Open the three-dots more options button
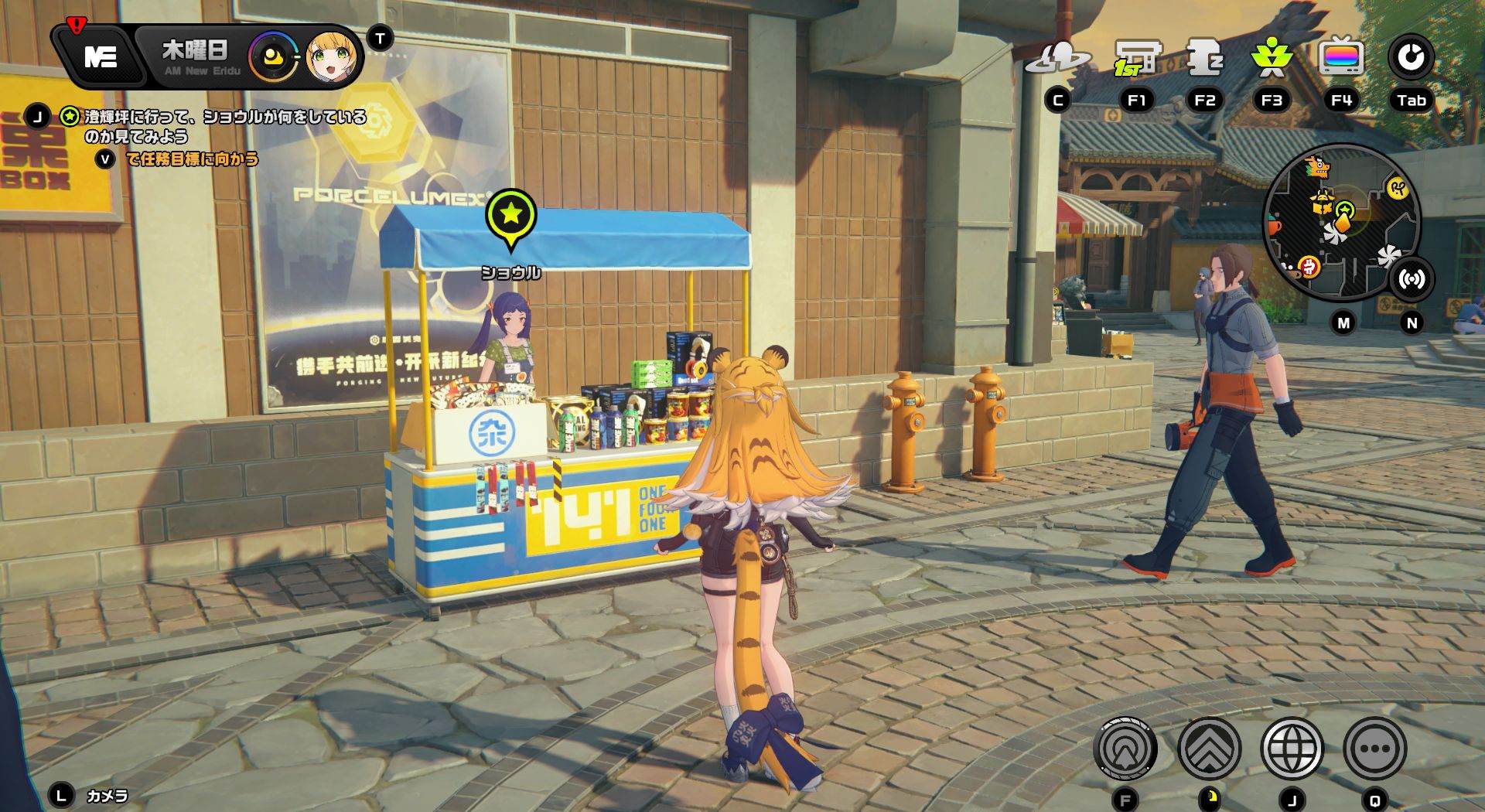The image size is (1485, 812). [x=1374, y=749]
